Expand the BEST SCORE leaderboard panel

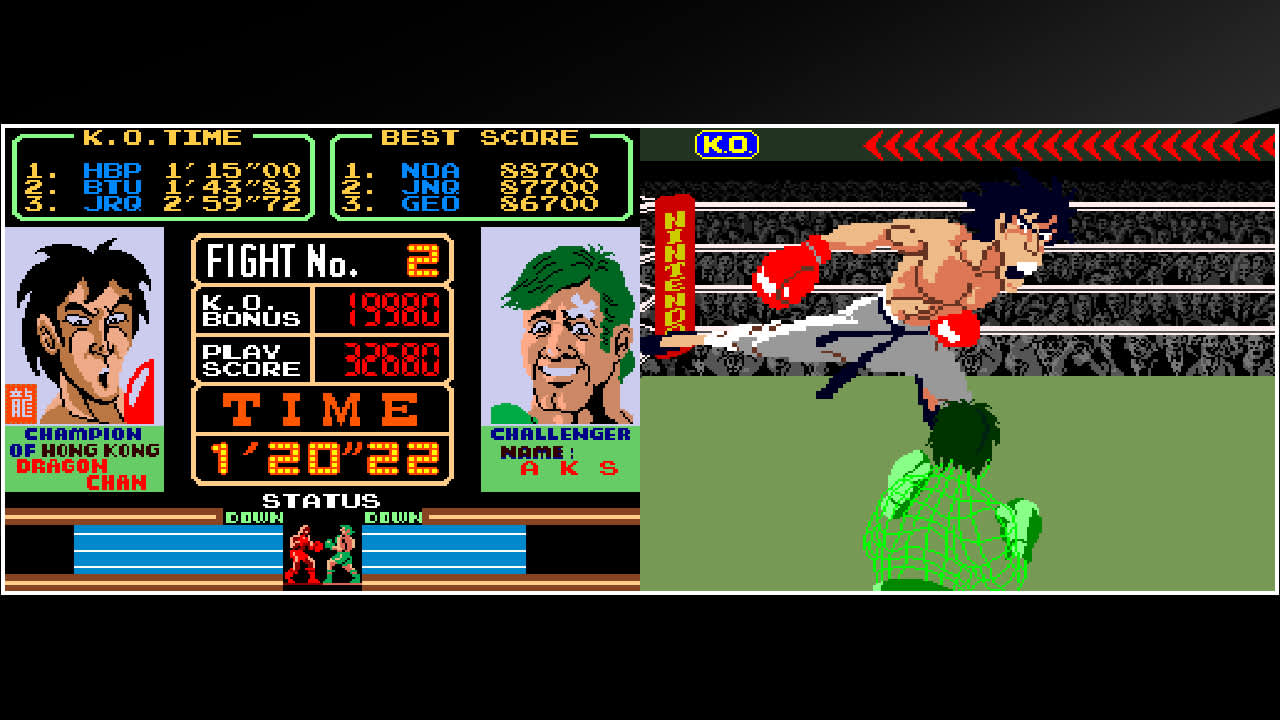click(481, 178)
